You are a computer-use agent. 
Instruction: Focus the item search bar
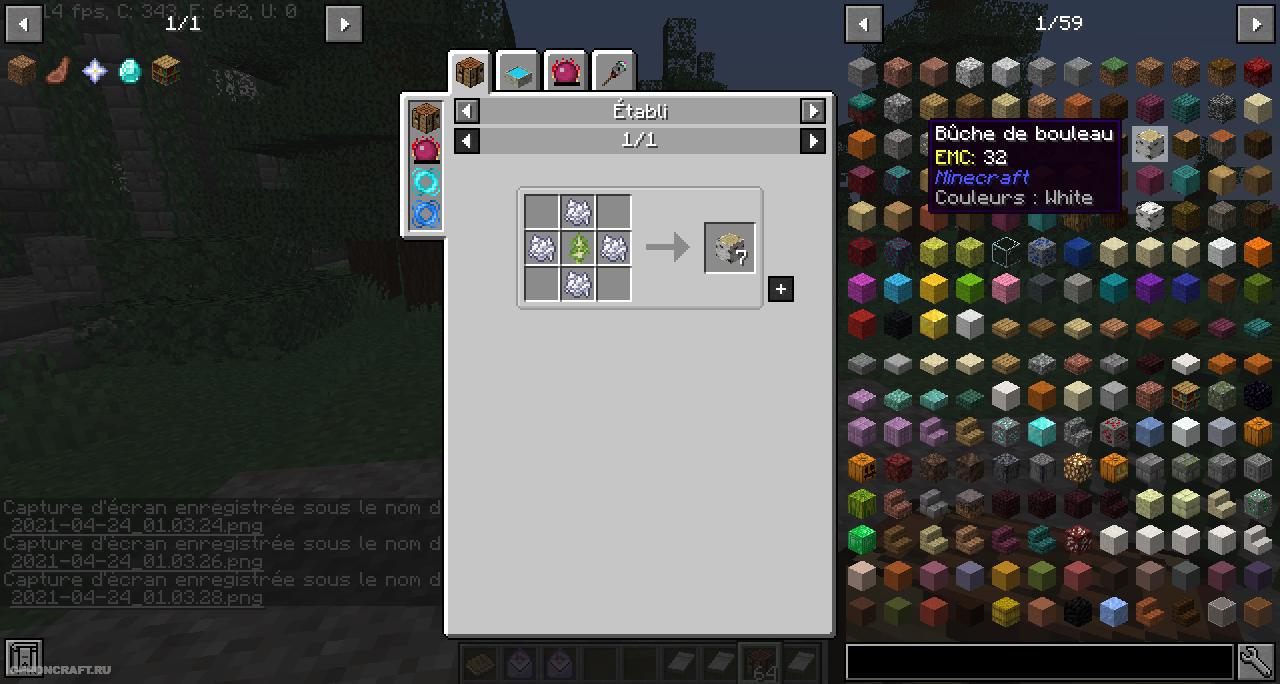1039,661
